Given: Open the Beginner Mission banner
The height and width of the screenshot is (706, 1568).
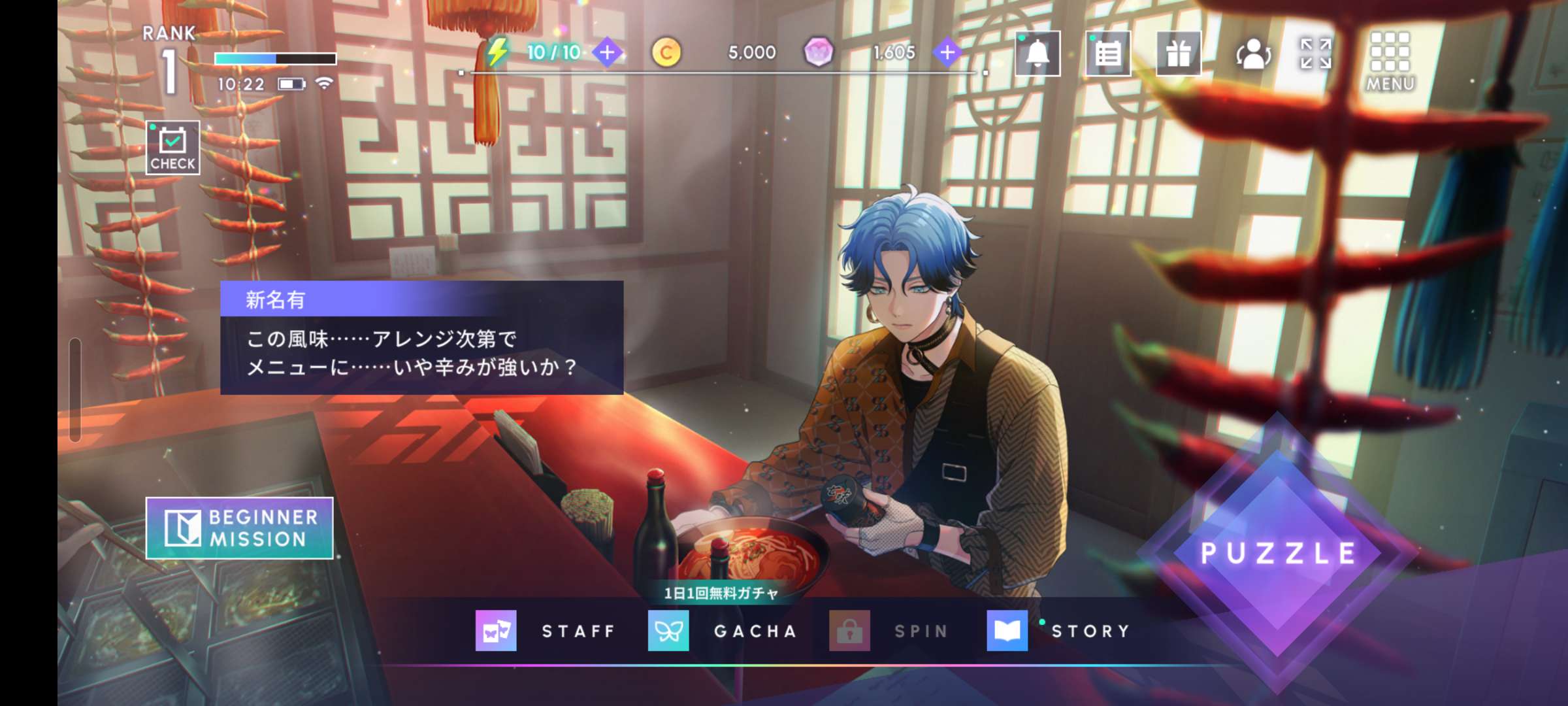Looking at the screenshot, I should 239,528.
